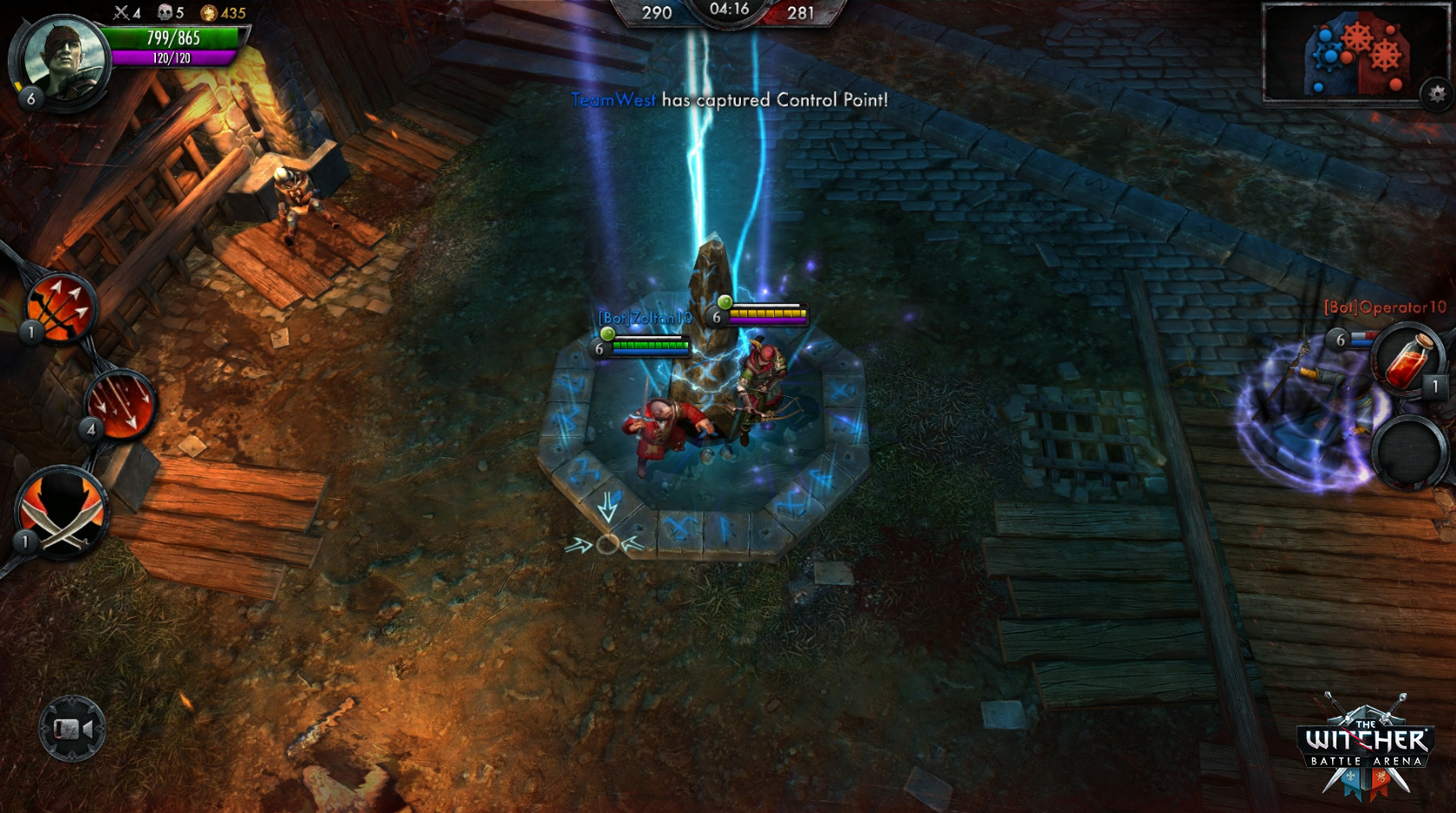Toggle the camera mode button

click(72, 729)
